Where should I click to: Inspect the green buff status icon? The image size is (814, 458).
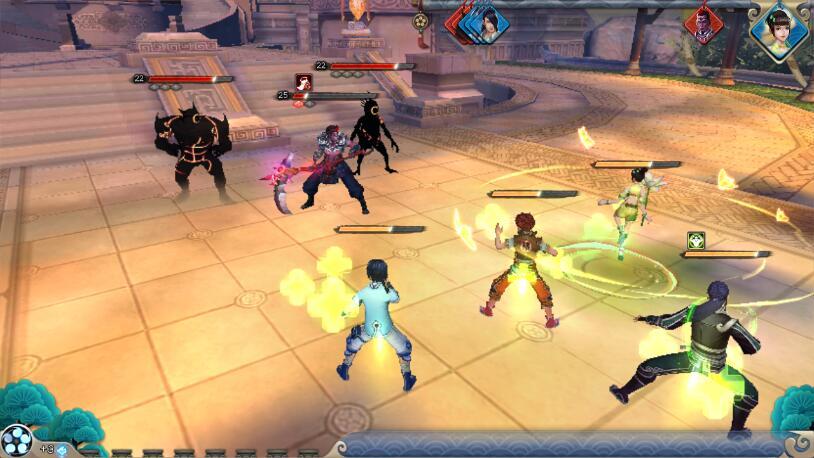click(x=697, y=240)
